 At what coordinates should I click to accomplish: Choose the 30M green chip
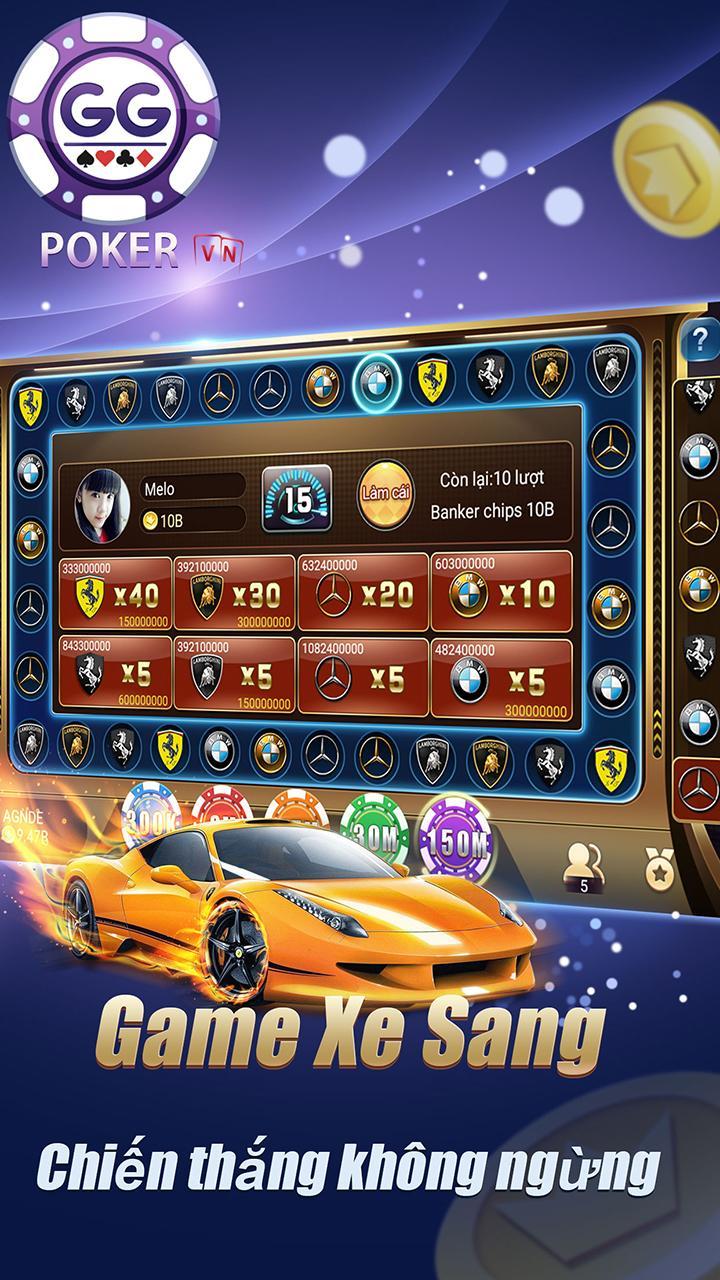click(374, 832)
